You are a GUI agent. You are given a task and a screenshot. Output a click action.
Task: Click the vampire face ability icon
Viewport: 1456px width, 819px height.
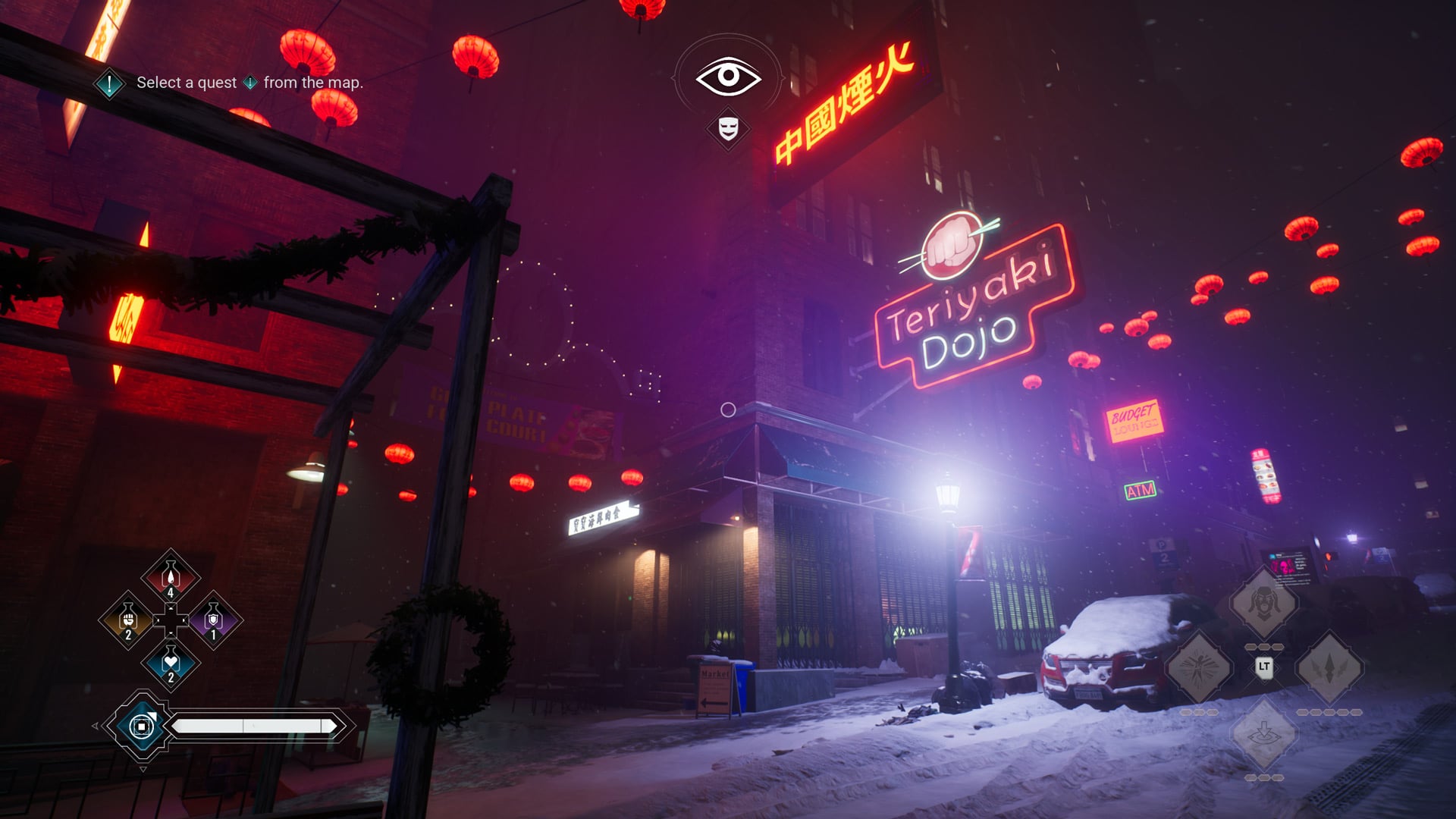tap(1265, 604)
